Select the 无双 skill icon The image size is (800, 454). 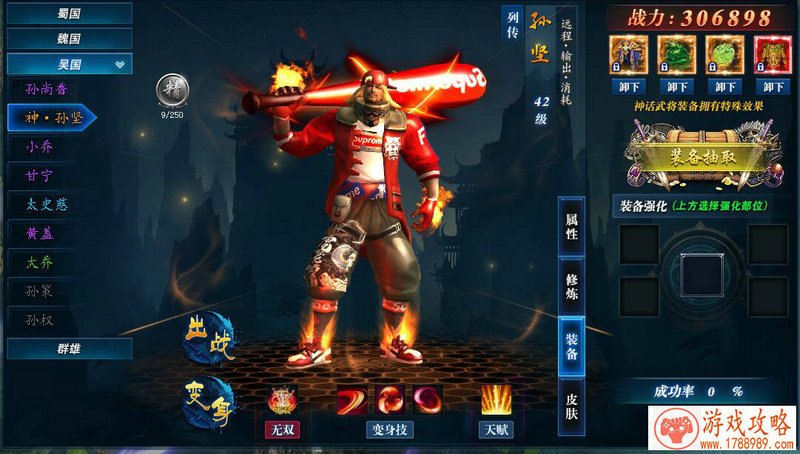point(282,401)
